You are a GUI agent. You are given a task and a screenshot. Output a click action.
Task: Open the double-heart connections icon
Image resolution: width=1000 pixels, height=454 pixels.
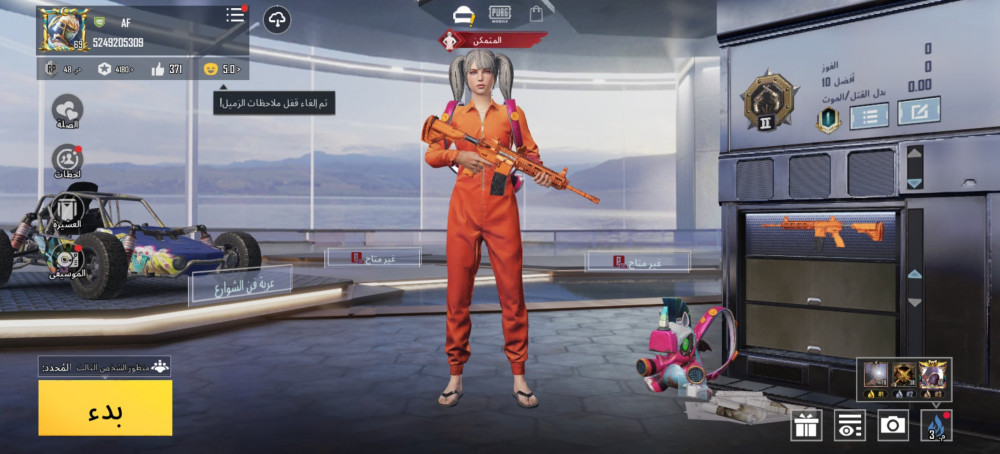[67, 111]
